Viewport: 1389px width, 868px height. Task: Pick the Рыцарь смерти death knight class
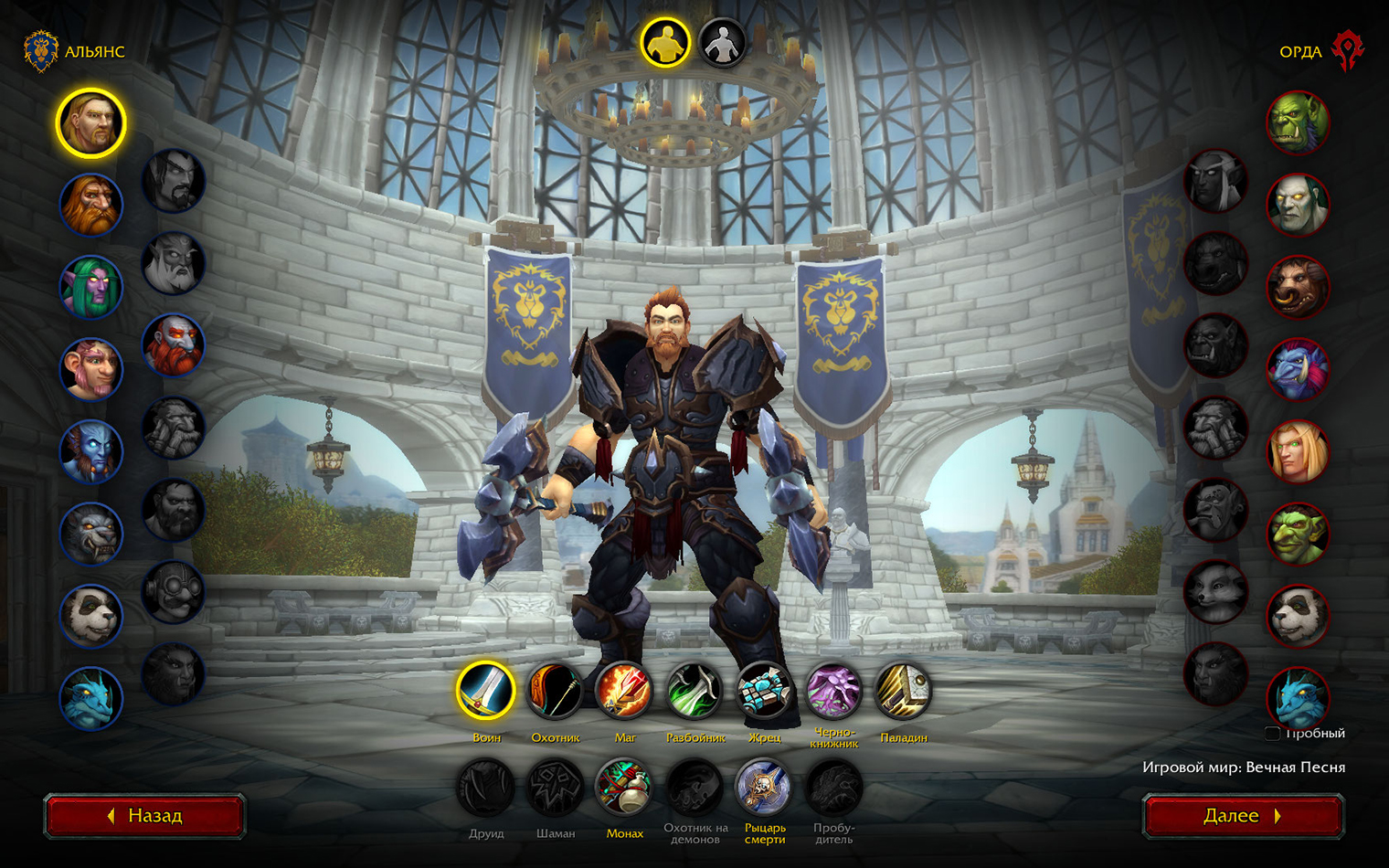[764, 788]
